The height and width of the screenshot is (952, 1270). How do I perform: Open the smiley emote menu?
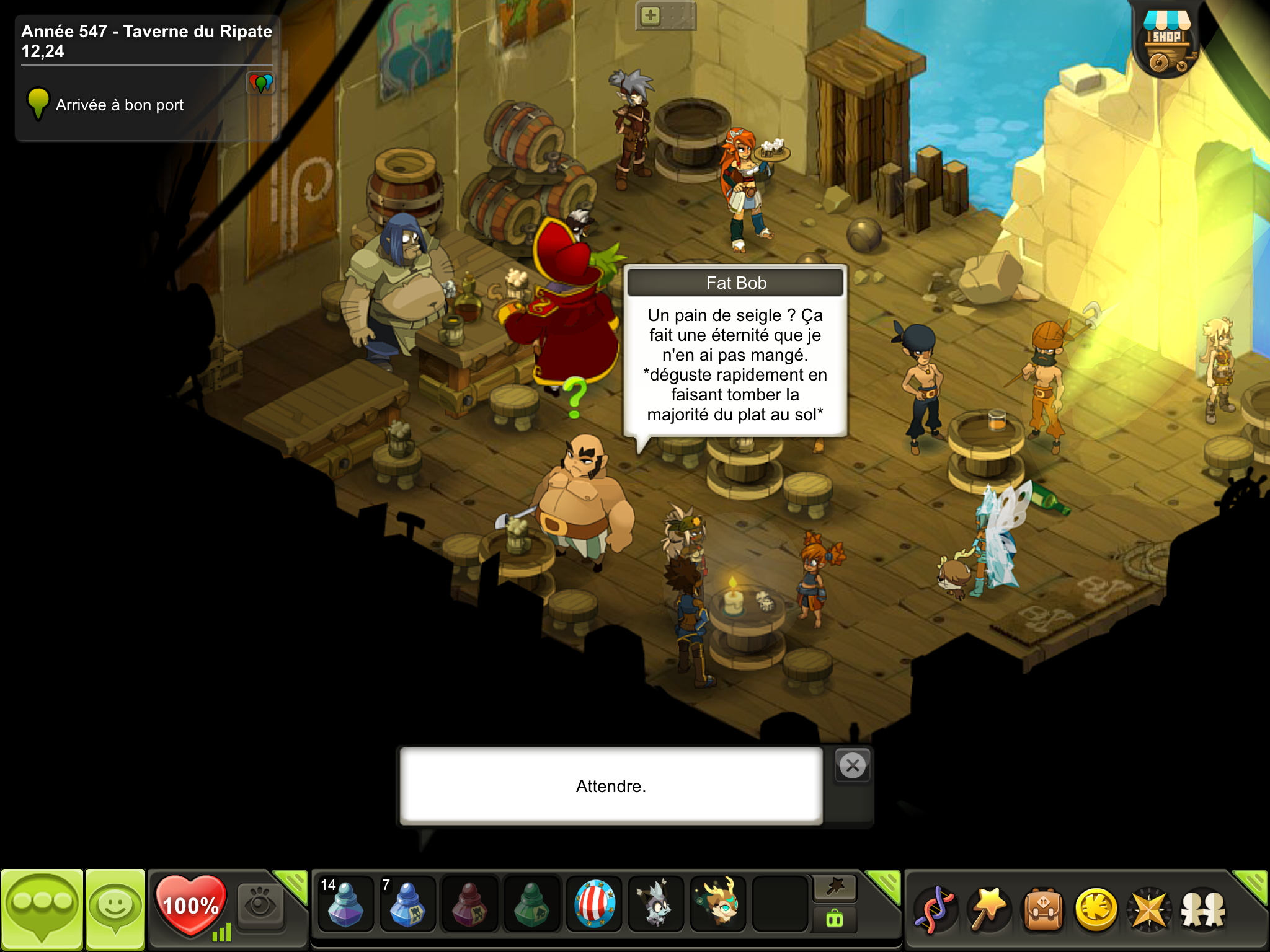[x=115, y=909]
